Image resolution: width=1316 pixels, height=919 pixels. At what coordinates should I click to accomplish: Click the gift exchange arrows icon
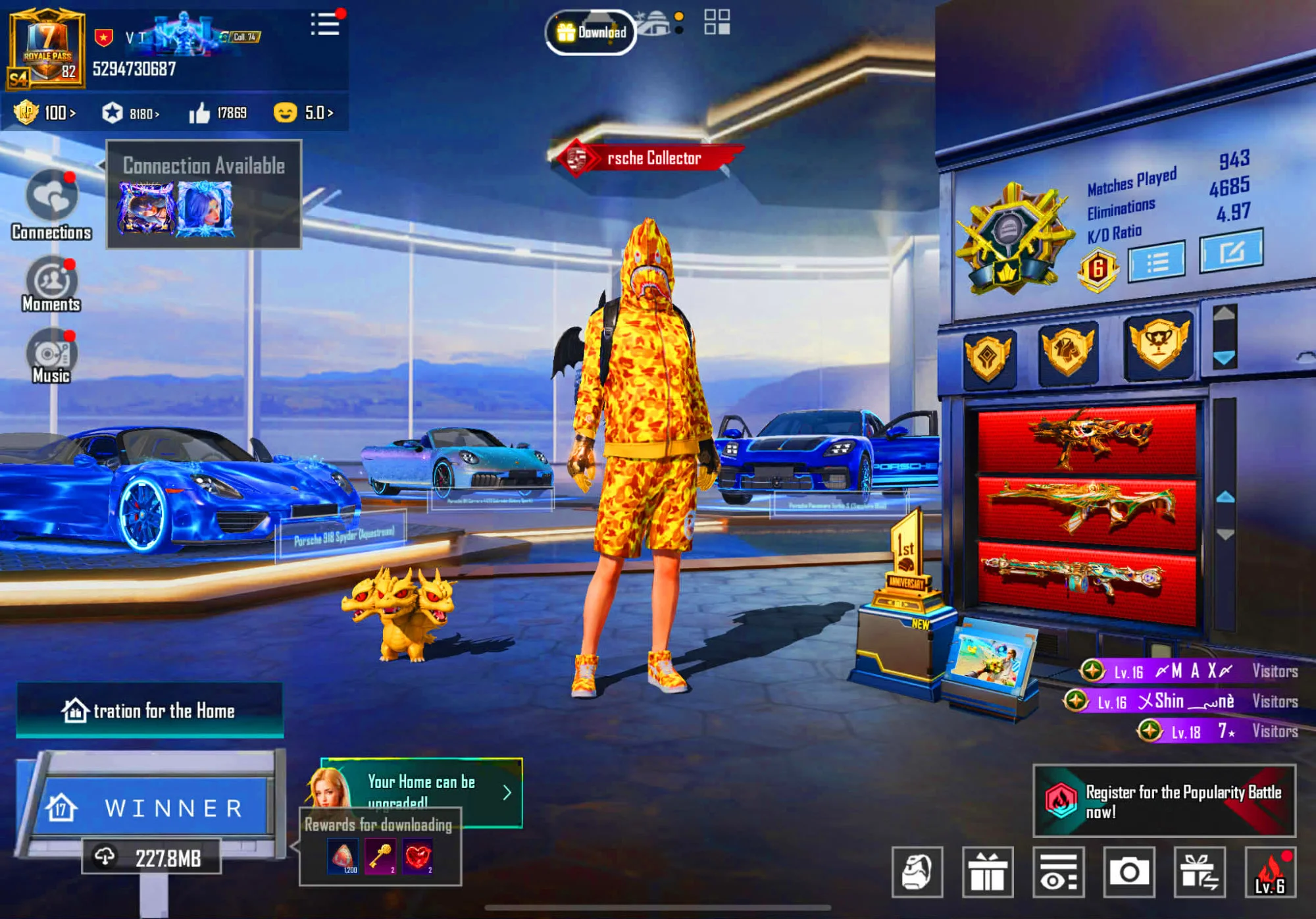(1200, 872)
